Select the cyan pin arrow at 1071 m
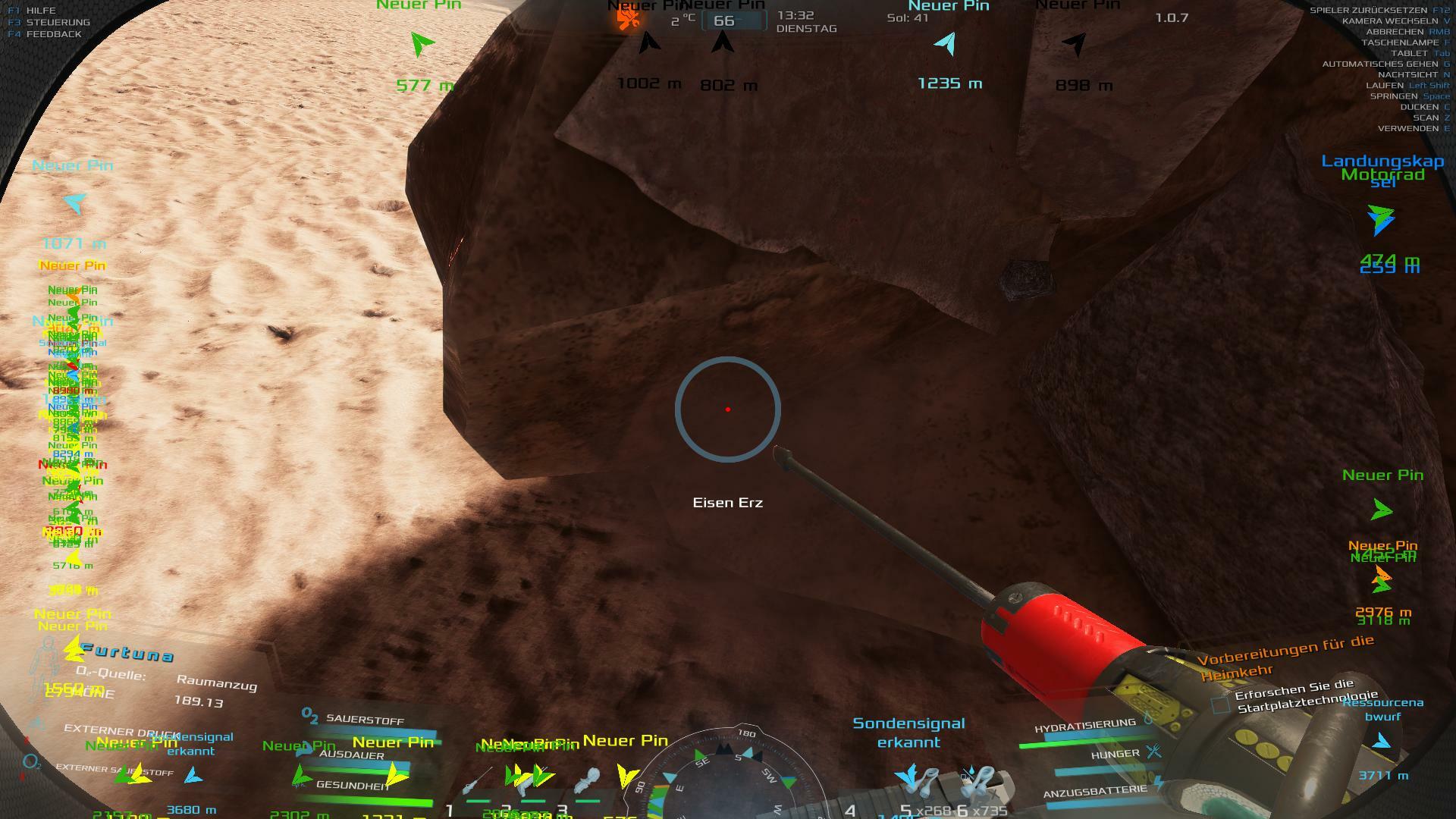The image size is (1456, 819). coord(74,202)
